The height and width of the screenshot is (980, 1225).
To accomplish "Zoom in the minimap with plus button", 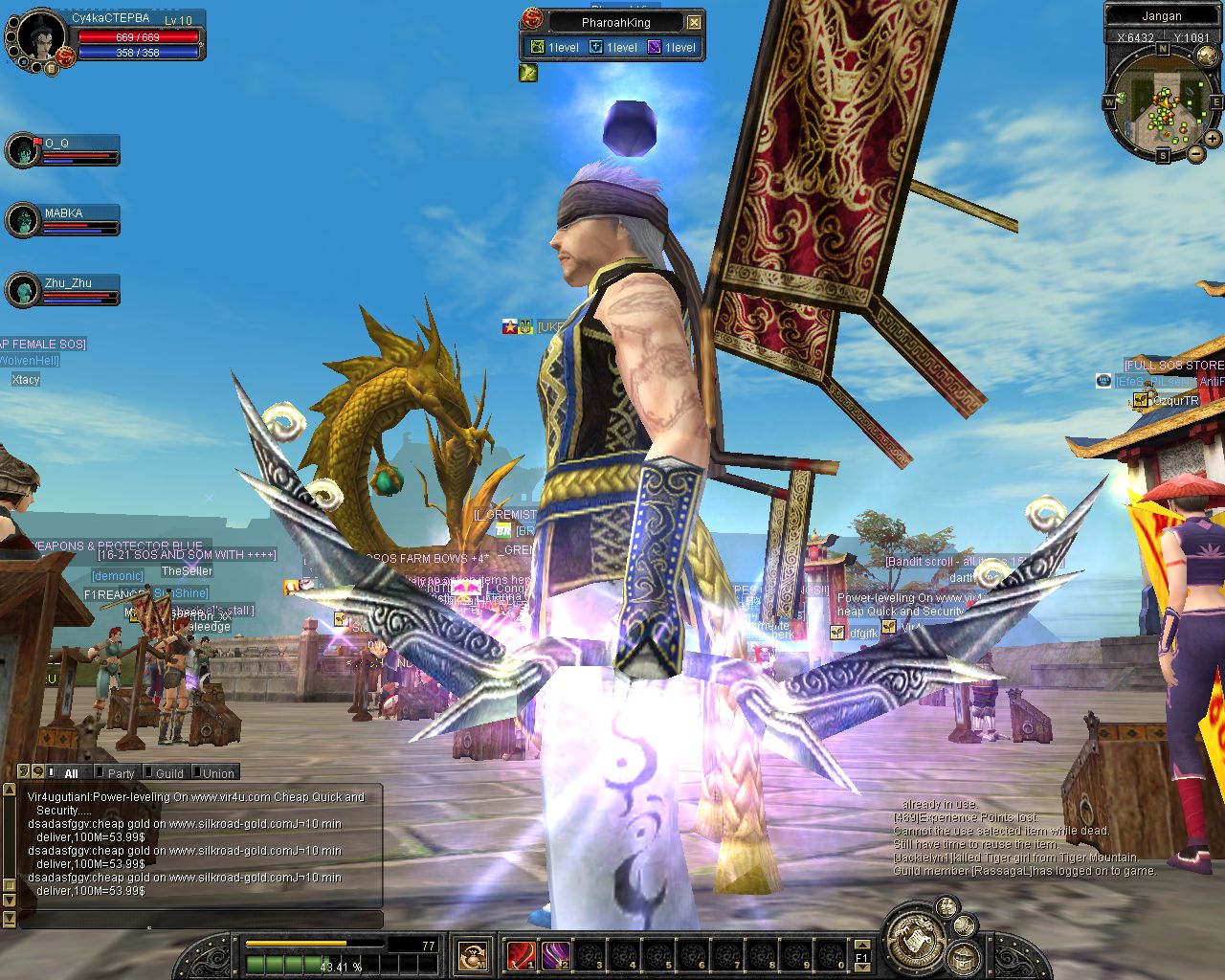I will click(x=1213, y=139).
